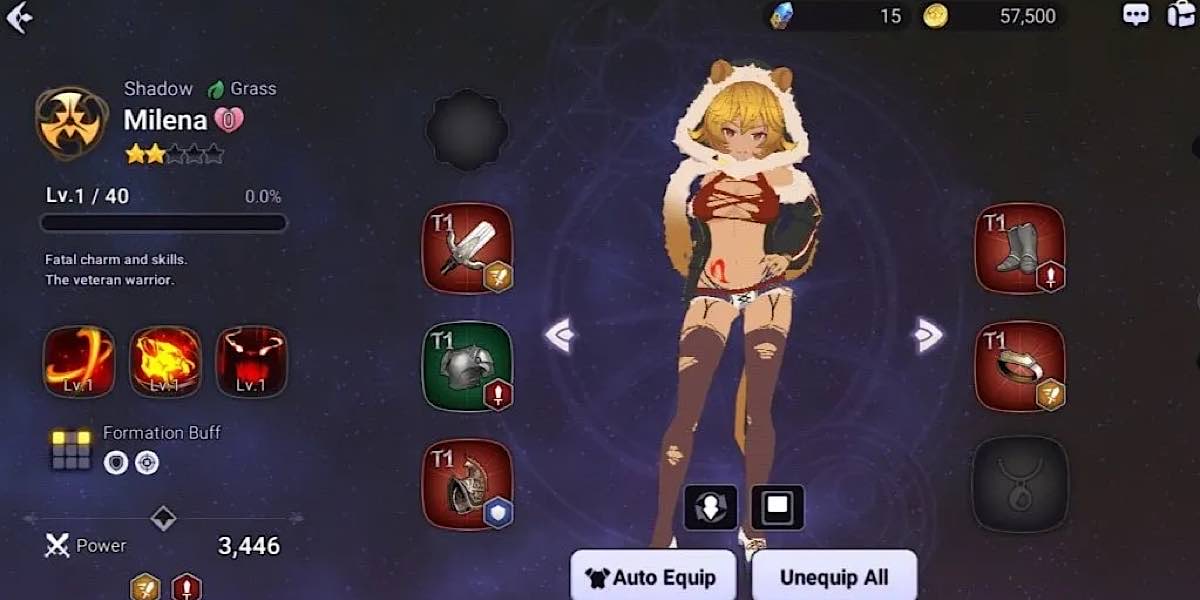Tap the Auto Equip button
Screen dimensions: 1200x600
pos(652,577)
